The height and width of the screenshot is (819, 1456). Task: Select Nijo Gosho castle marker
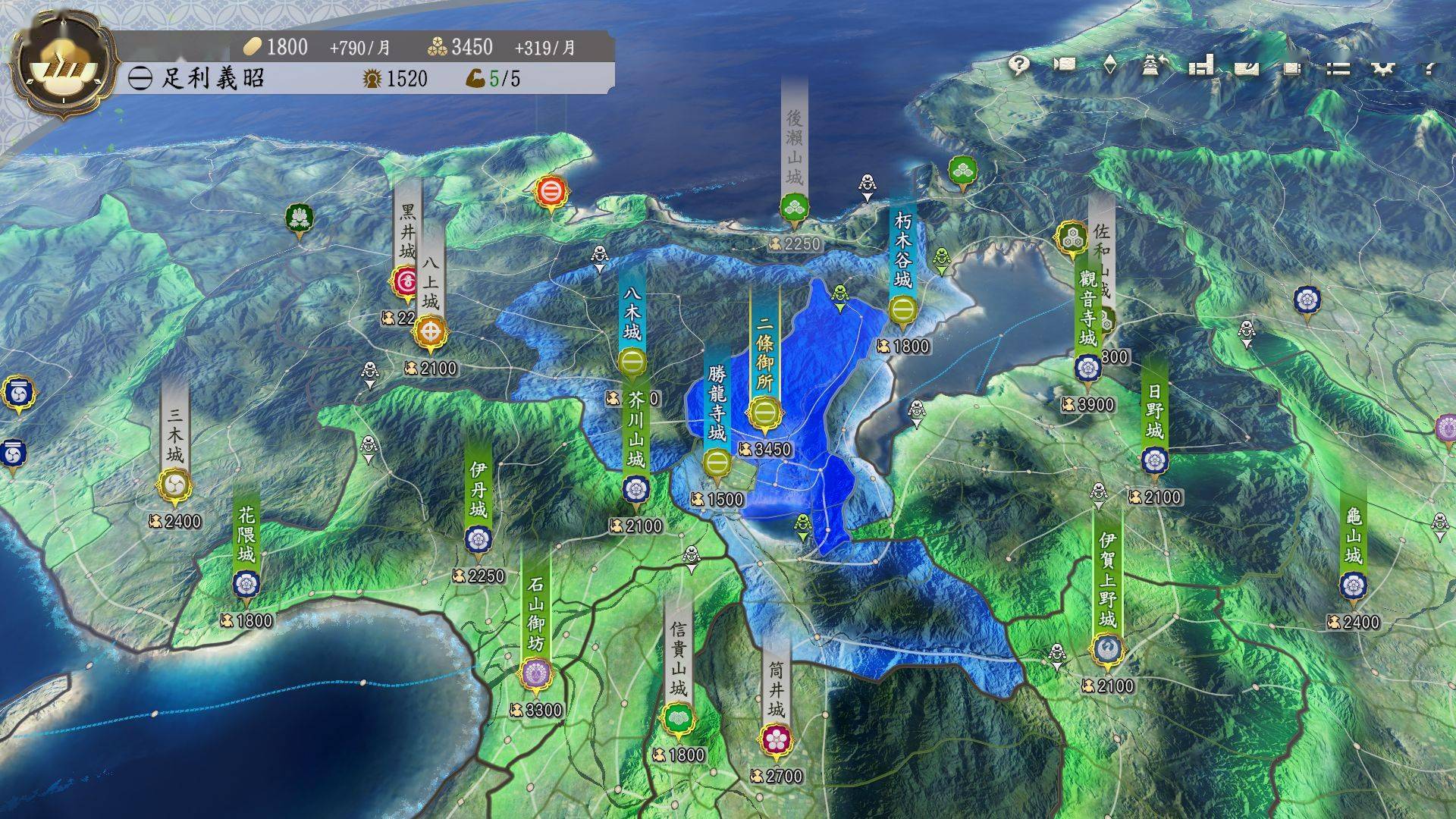point(764,414)
